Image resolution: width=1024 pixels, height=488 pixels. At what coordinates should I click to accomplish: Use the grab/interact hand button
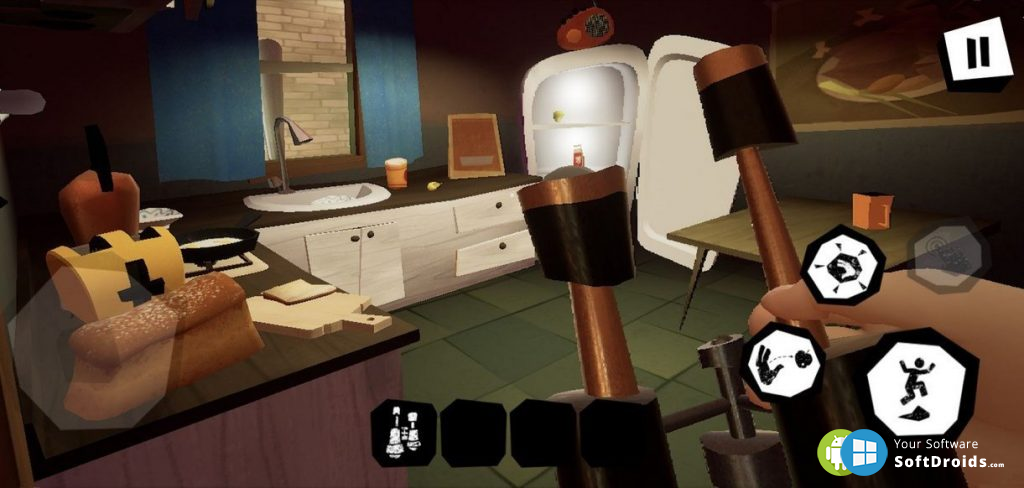(x=843, y=264)
